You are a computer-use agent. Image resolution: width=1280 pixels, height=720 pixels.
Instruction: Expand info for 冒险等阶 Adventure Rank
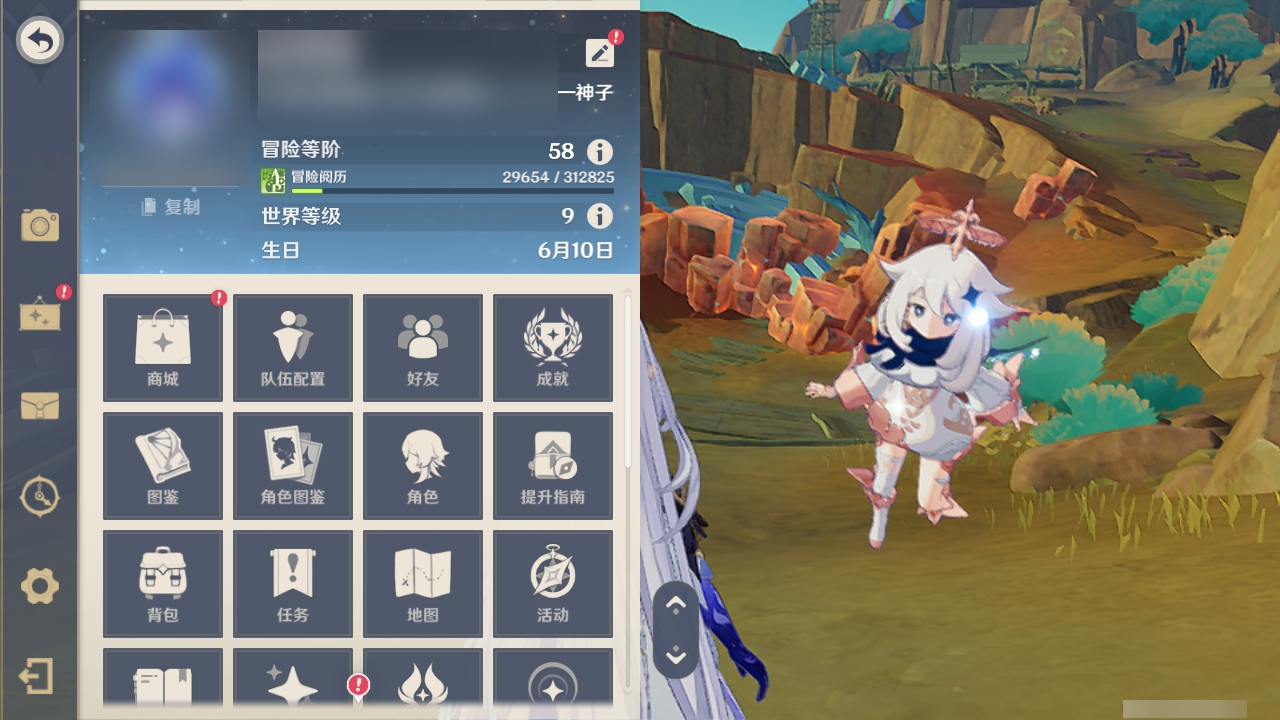(599, 151)
